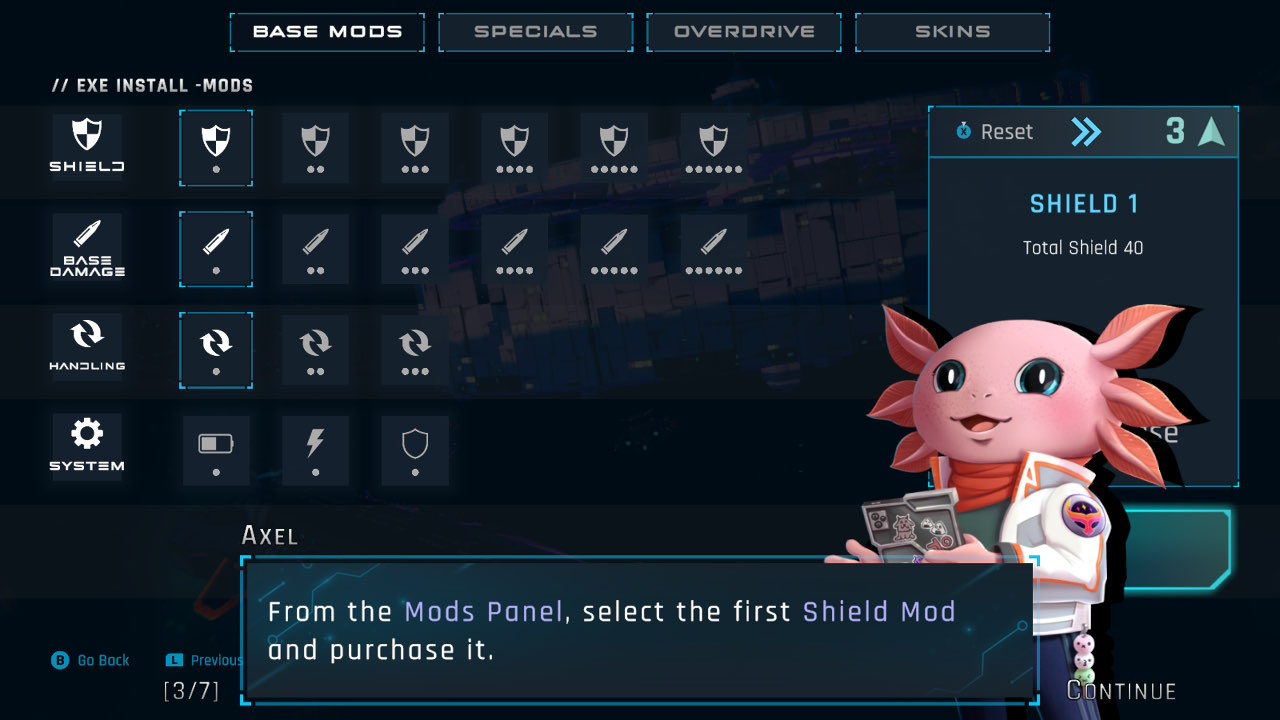Switch to the Base Mods tab
1280x720 pixels.
327,32
